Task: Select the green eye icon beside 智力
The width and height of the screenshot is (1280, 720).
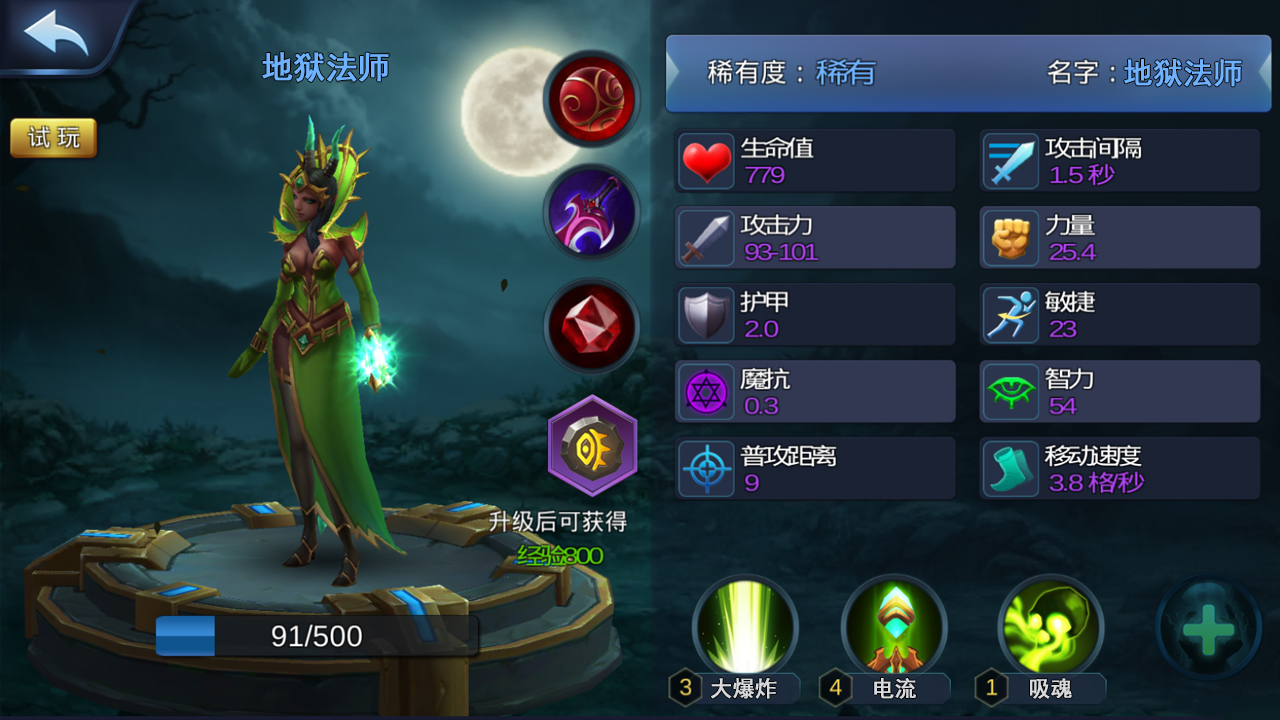Action: 1010,391
